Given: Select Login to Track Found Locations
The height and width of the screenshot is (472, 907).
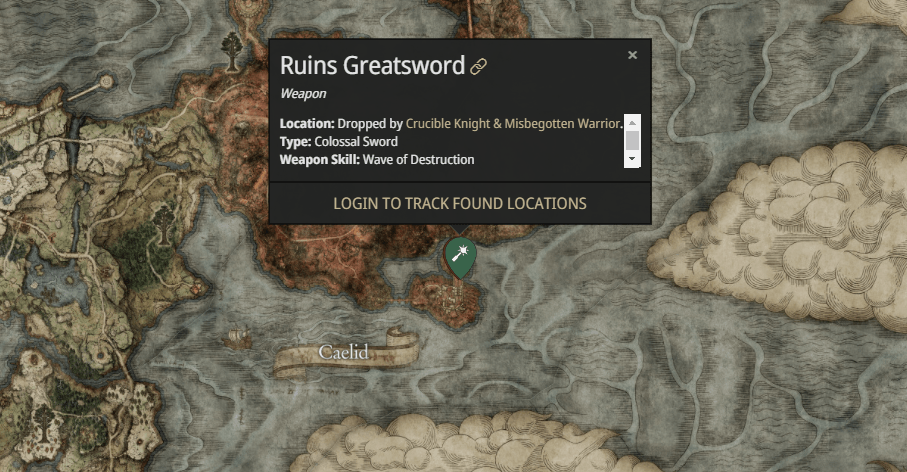Looking at the screenshot, I should pos(460,203).
